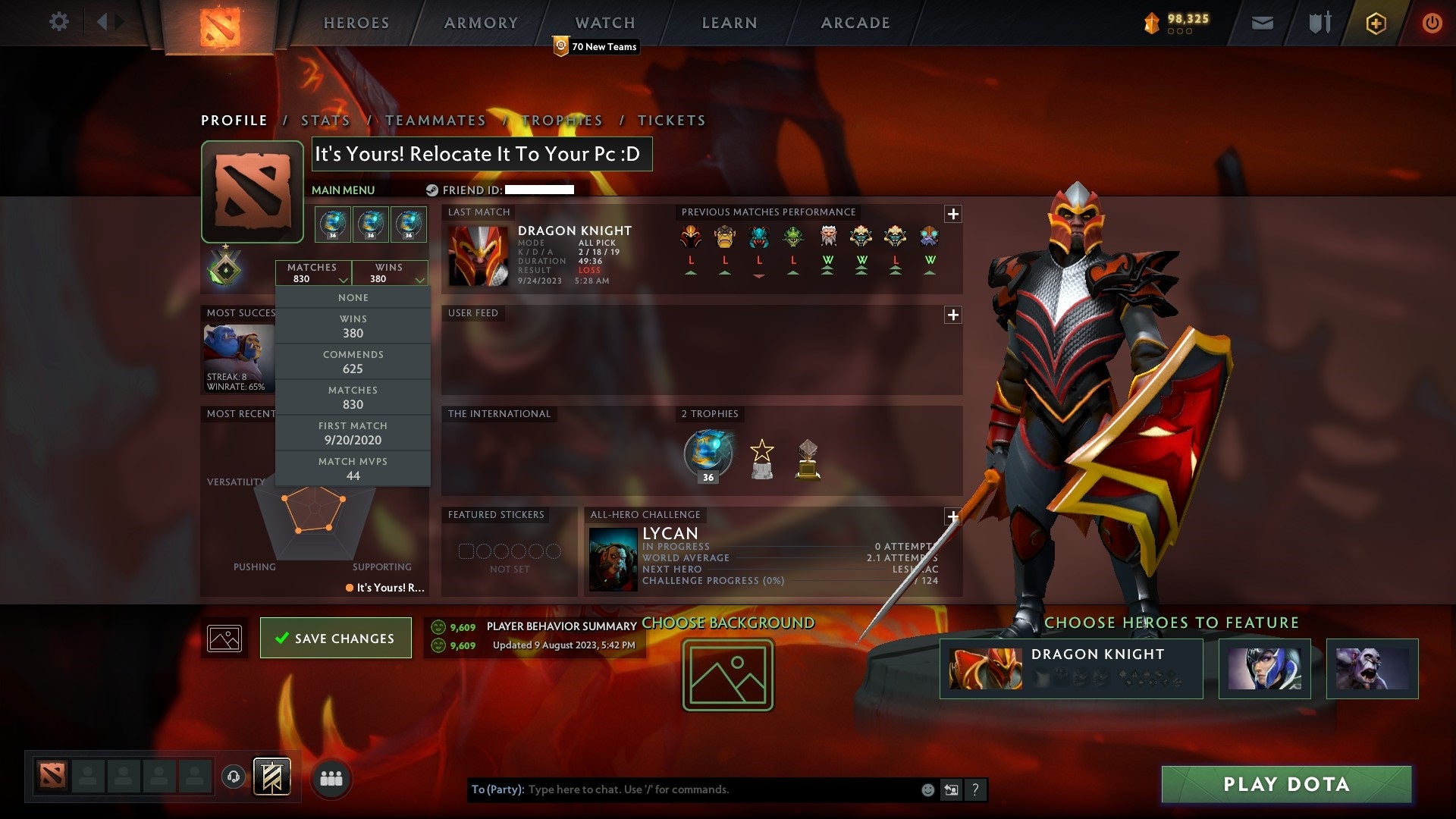Open the Dota Plus hexagon icon
This screenshot has height=819, width=1456.
pyautogui.click(x=1375, y=23)
